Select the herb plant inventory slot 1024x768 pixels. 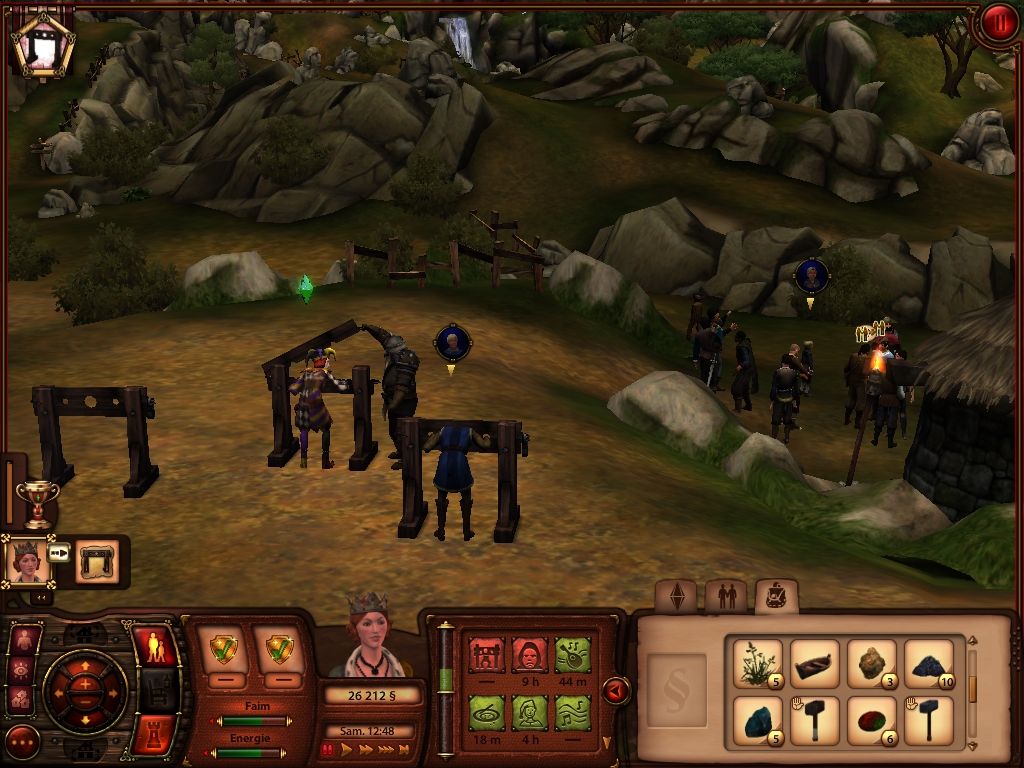click(x=757, y=663)
